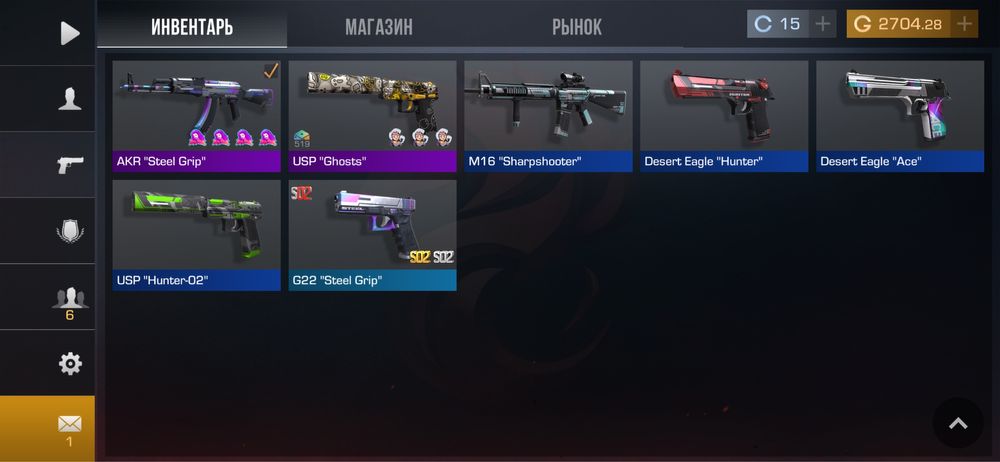This screenshot has width=1000, height=462.
Task: Switch to the Инвентарь tab
Action: tap(192, 27)
